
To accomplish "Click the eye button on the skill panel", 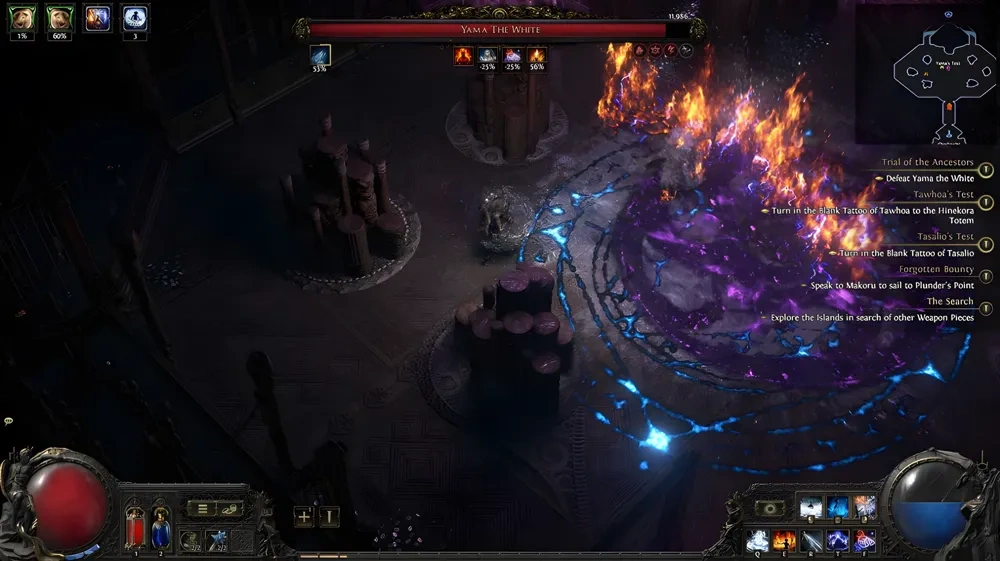I will point(770,509).
